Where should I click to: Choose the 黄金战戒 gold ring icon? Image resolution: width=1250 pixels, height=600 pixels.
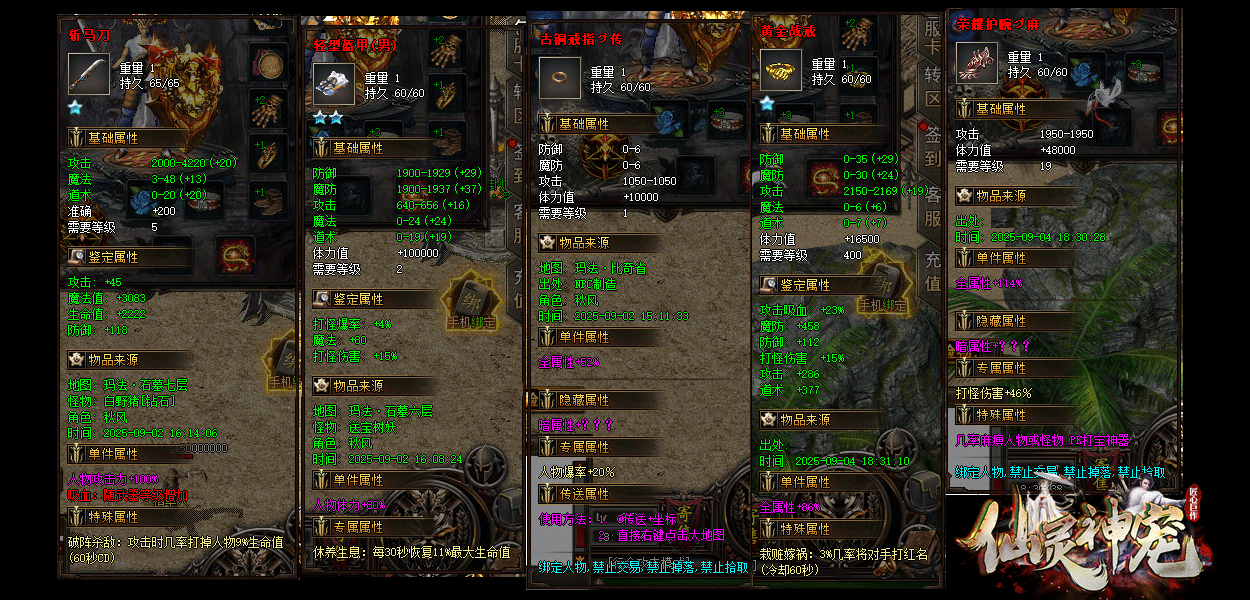pyautogui.click(x=780, y=71)
